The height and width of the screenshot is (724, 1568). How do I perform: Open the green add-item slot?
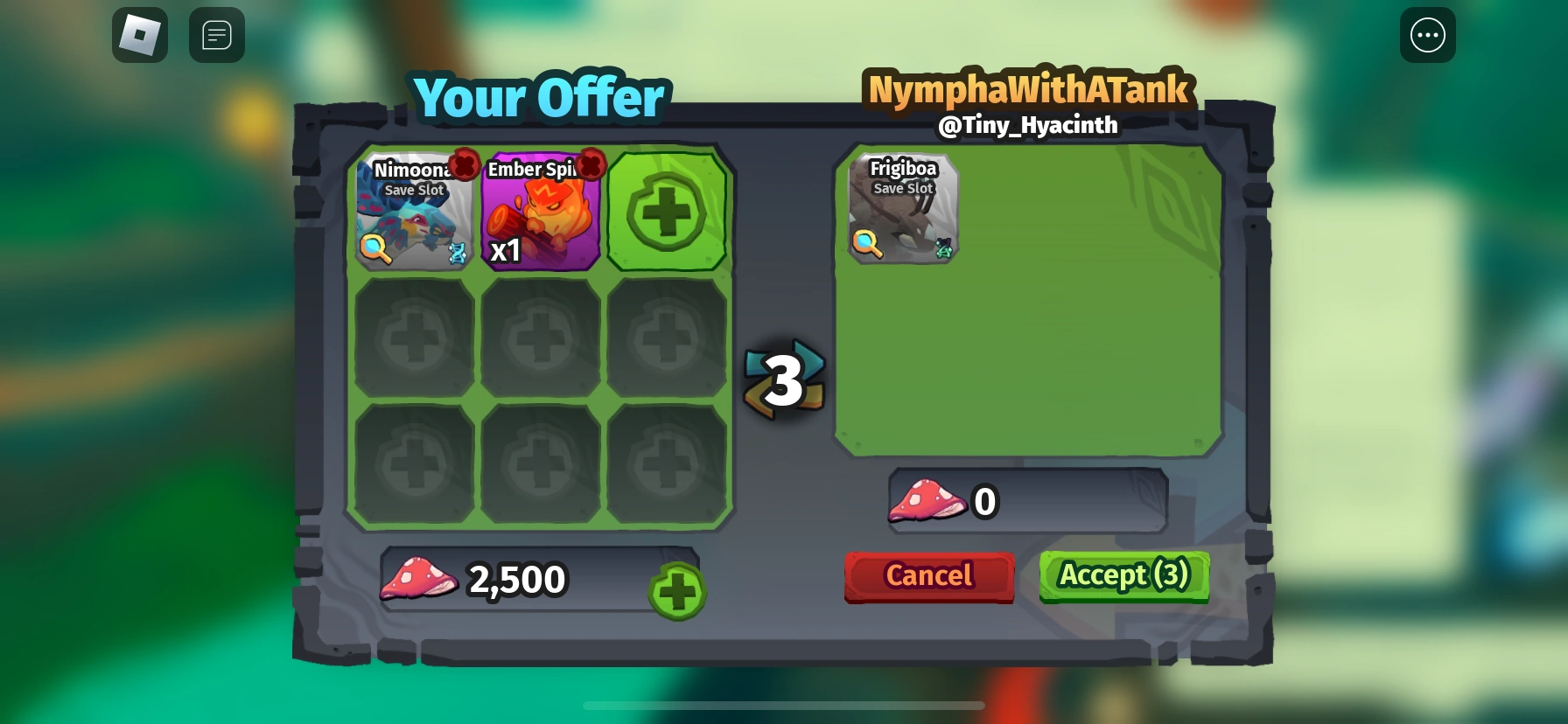coord(667,211)
